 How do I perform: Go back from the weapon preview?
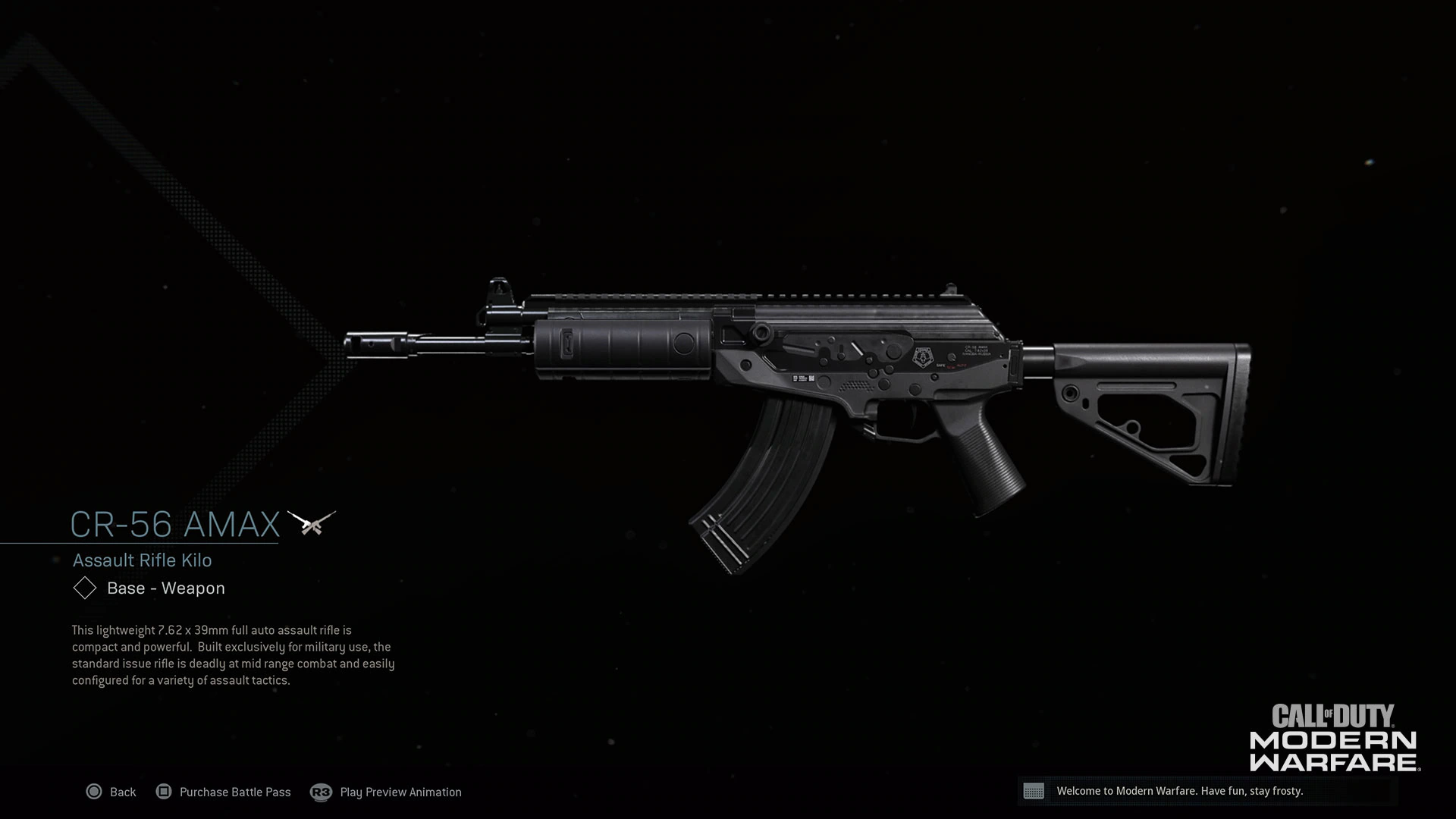click(x=111, y=792)
